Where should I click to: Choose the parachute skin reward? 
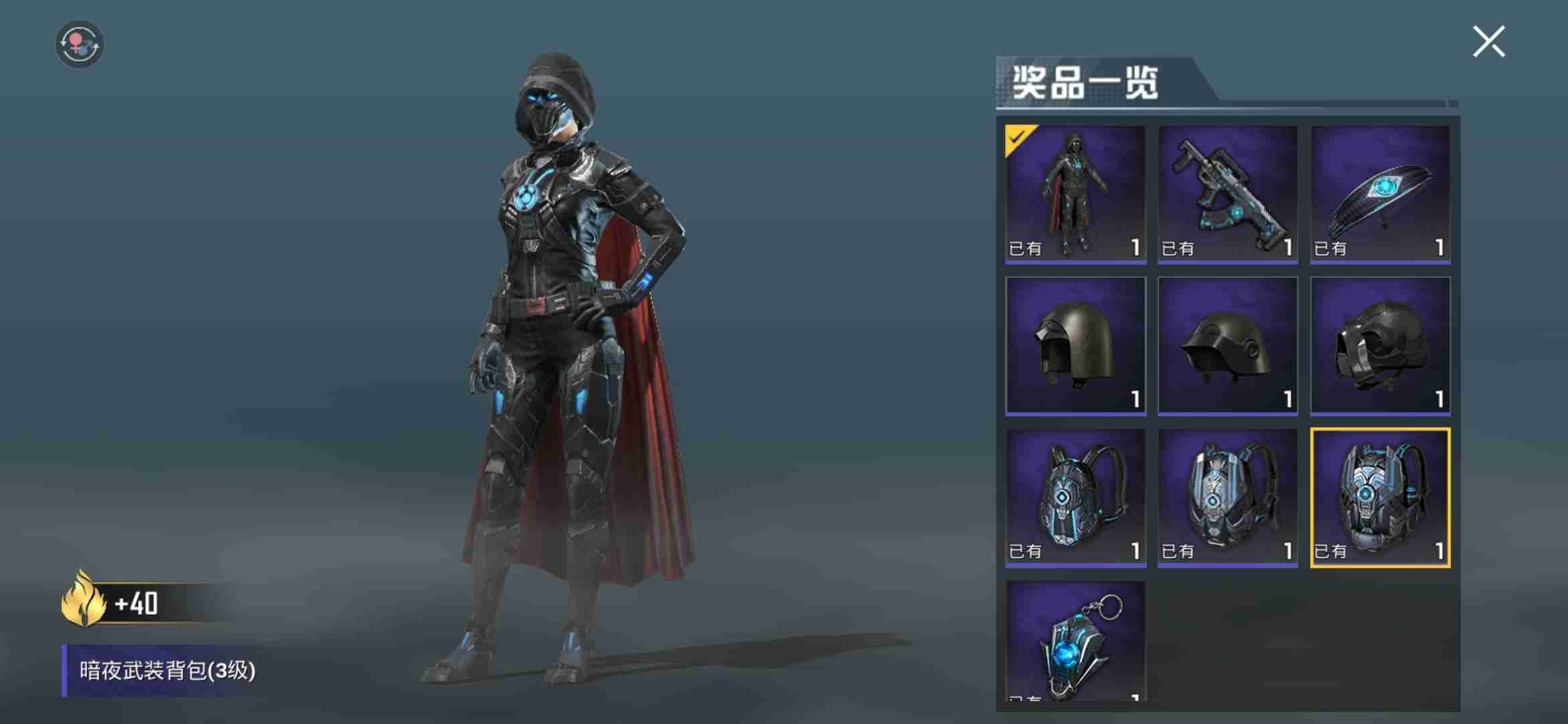(x=1380, y=194)
